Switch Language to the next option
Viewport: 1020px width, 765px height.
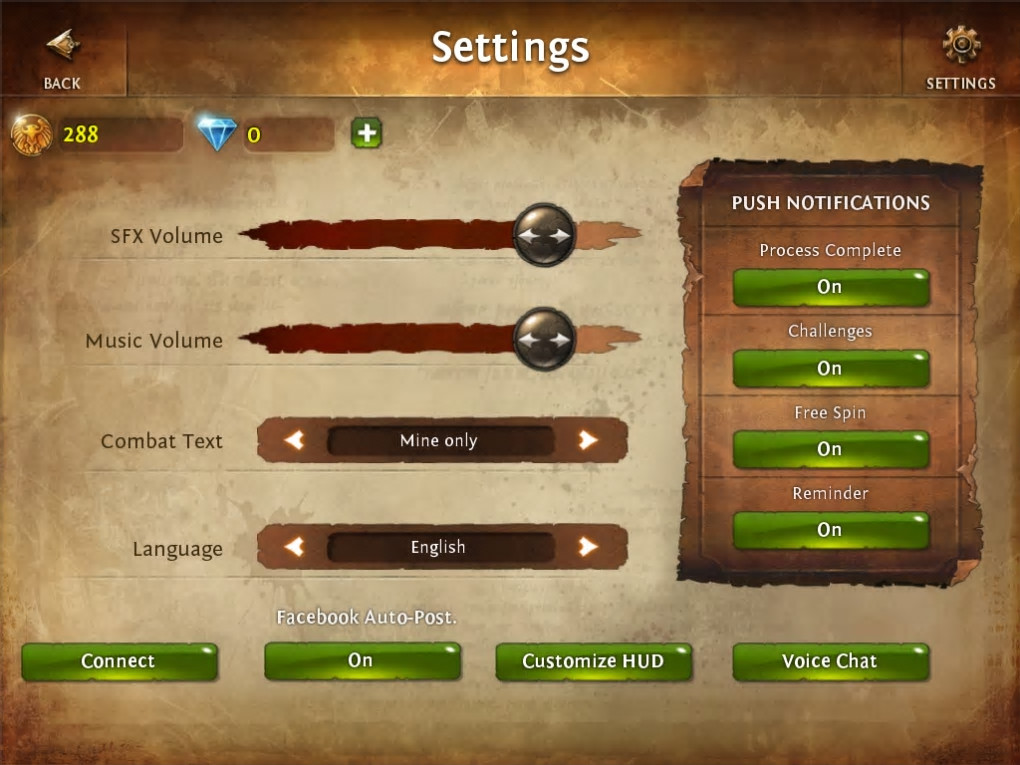click(x=588, y=547)
